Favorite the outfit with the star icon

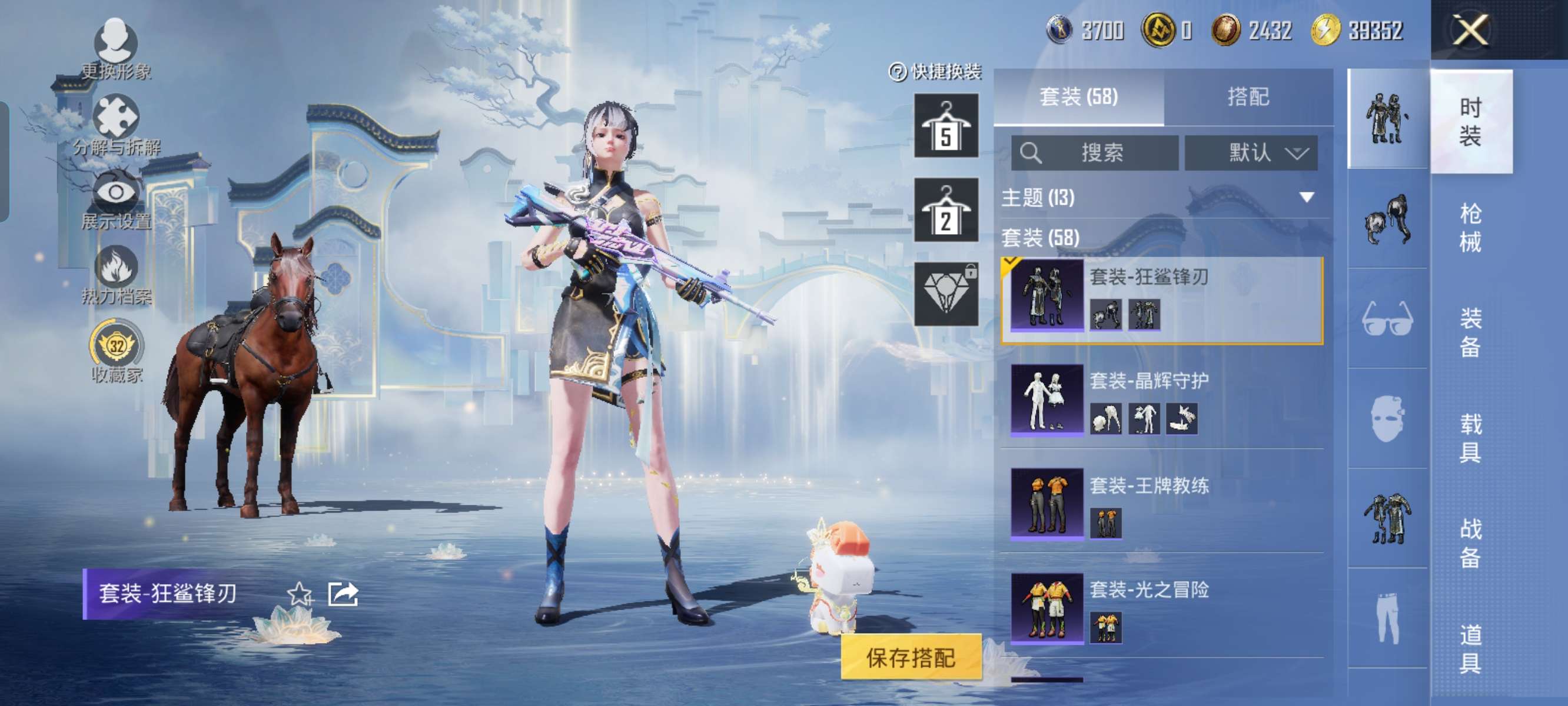tap(300, 594)
